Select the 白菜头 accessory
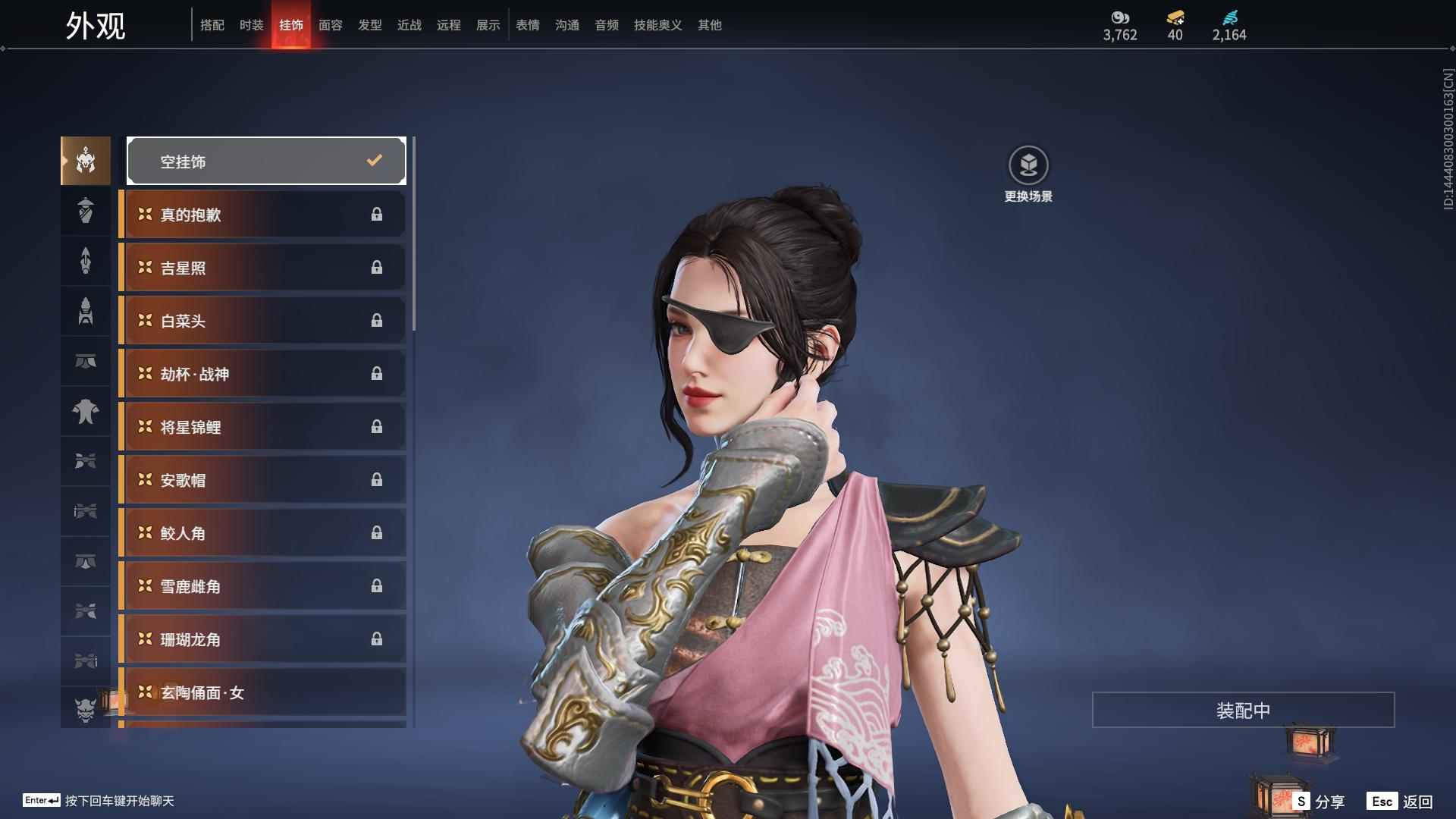This screenshot has height=819, width=1456. pos(262,321)
